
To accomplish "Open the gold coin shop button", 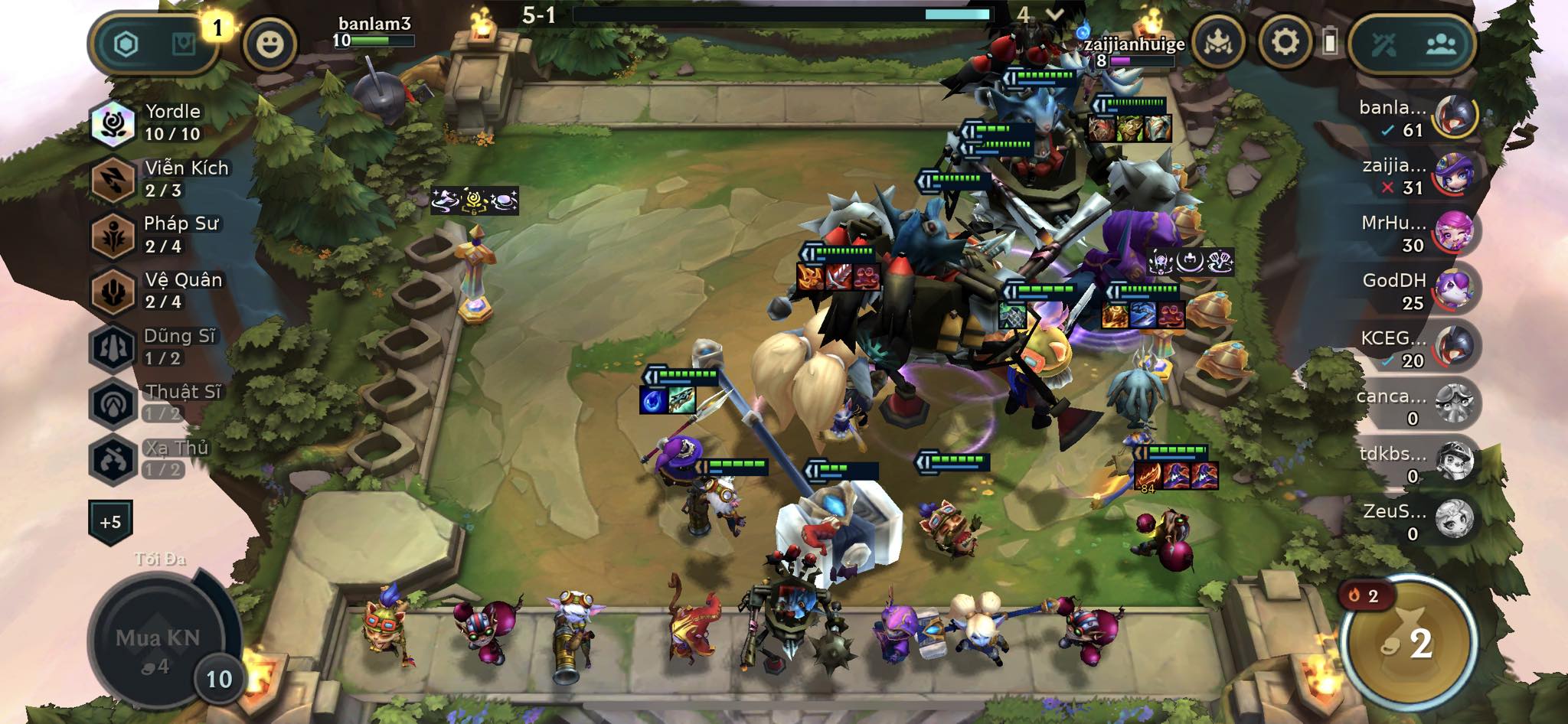I will [1409, 643].
